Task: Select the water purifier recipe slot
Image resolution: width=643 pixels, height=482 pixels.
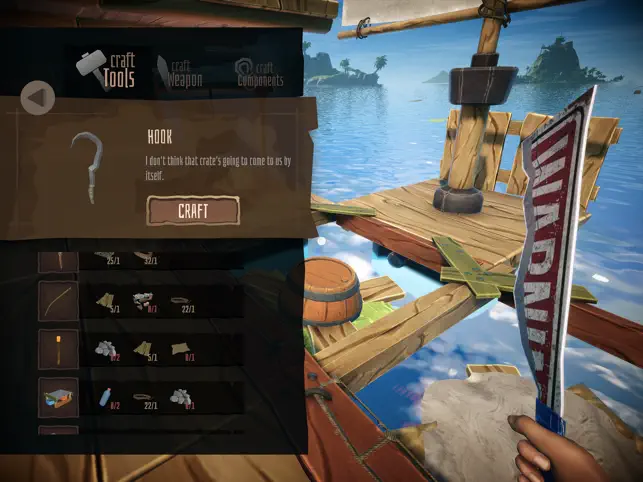Action: [58, 397]
